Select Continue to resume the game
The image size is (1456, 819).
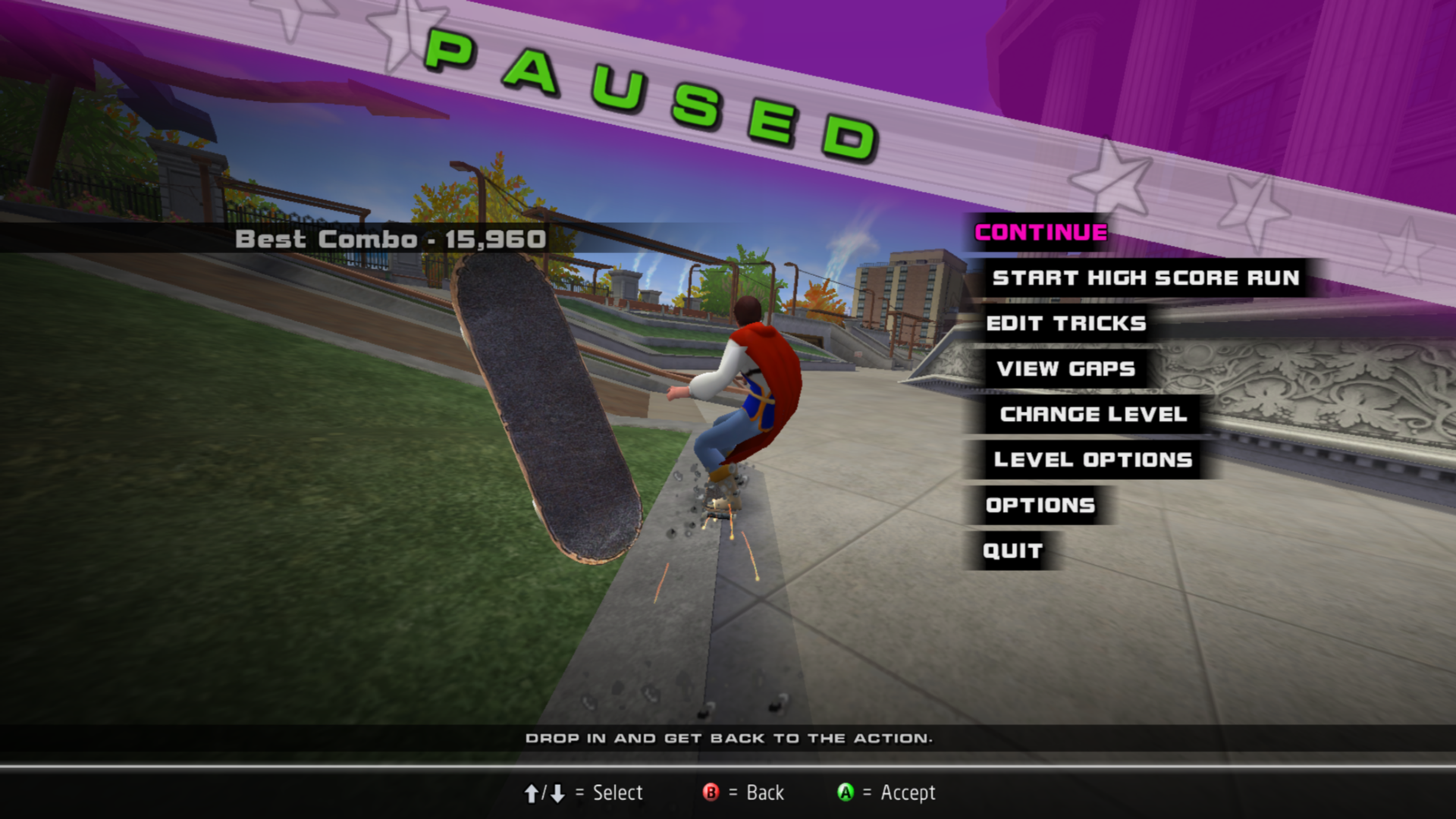(x=1040, y=233)
